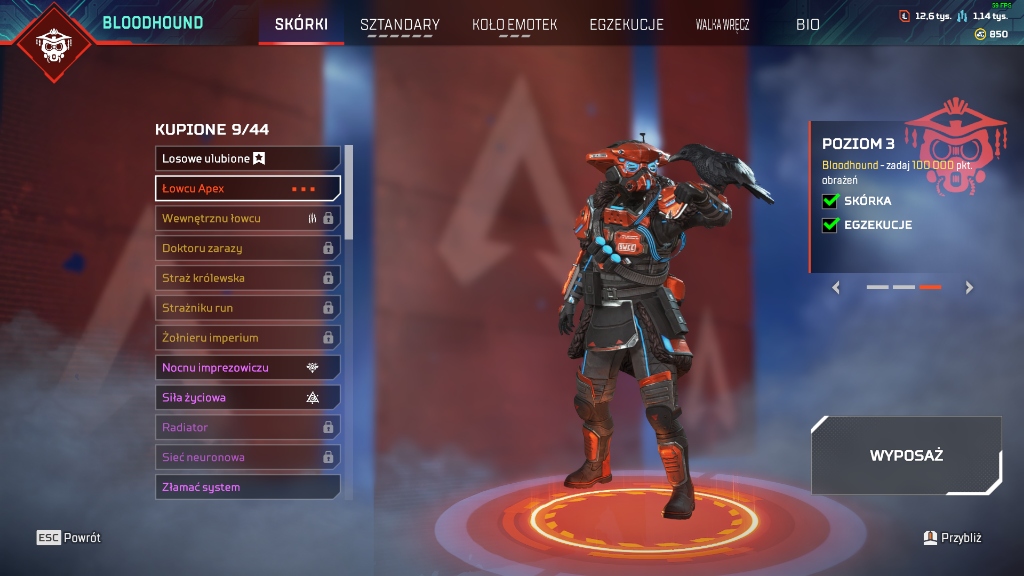Go to the Walka Wręcz tab
The height and width of the screenshot is (576, 1024).
(722, 24)
